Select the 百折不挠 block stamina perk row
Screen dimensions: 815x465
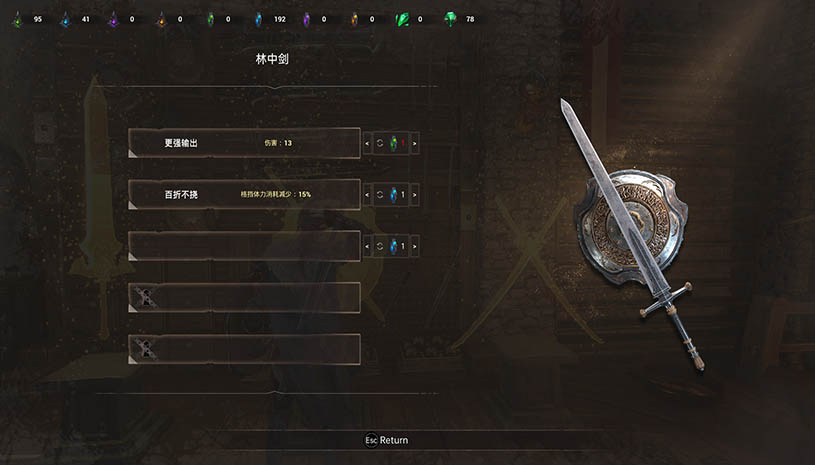tap(244, 194)
